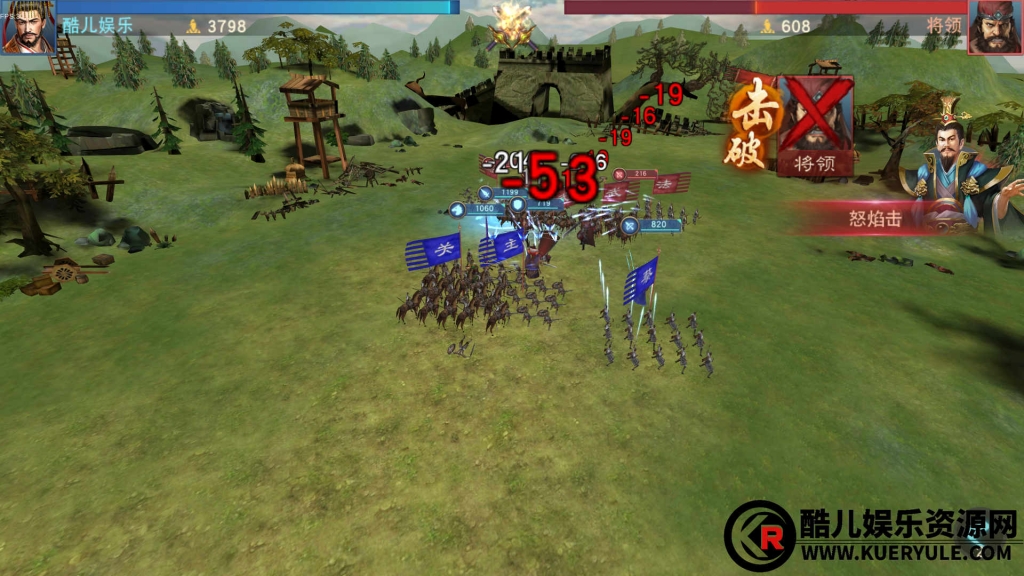This screenshot has width=1024, height=576.
Task: Open the kueryule.com watermark link
Action: pos(905,551)
